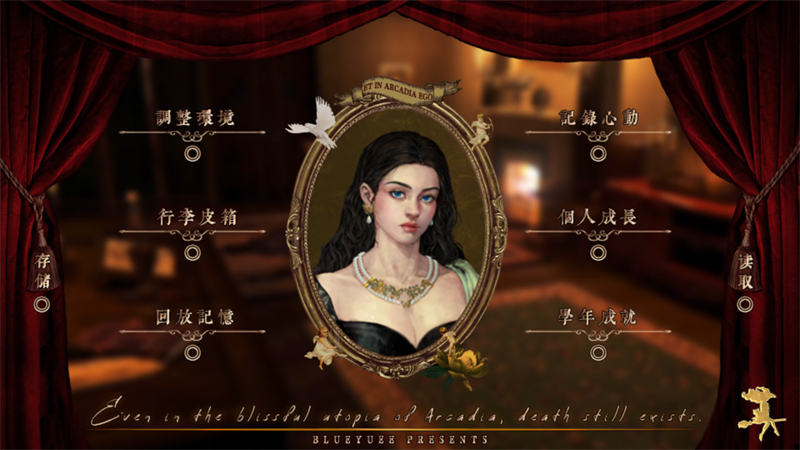
Task: Open the 記錄心動 menu entry
Action: point(598,118)
